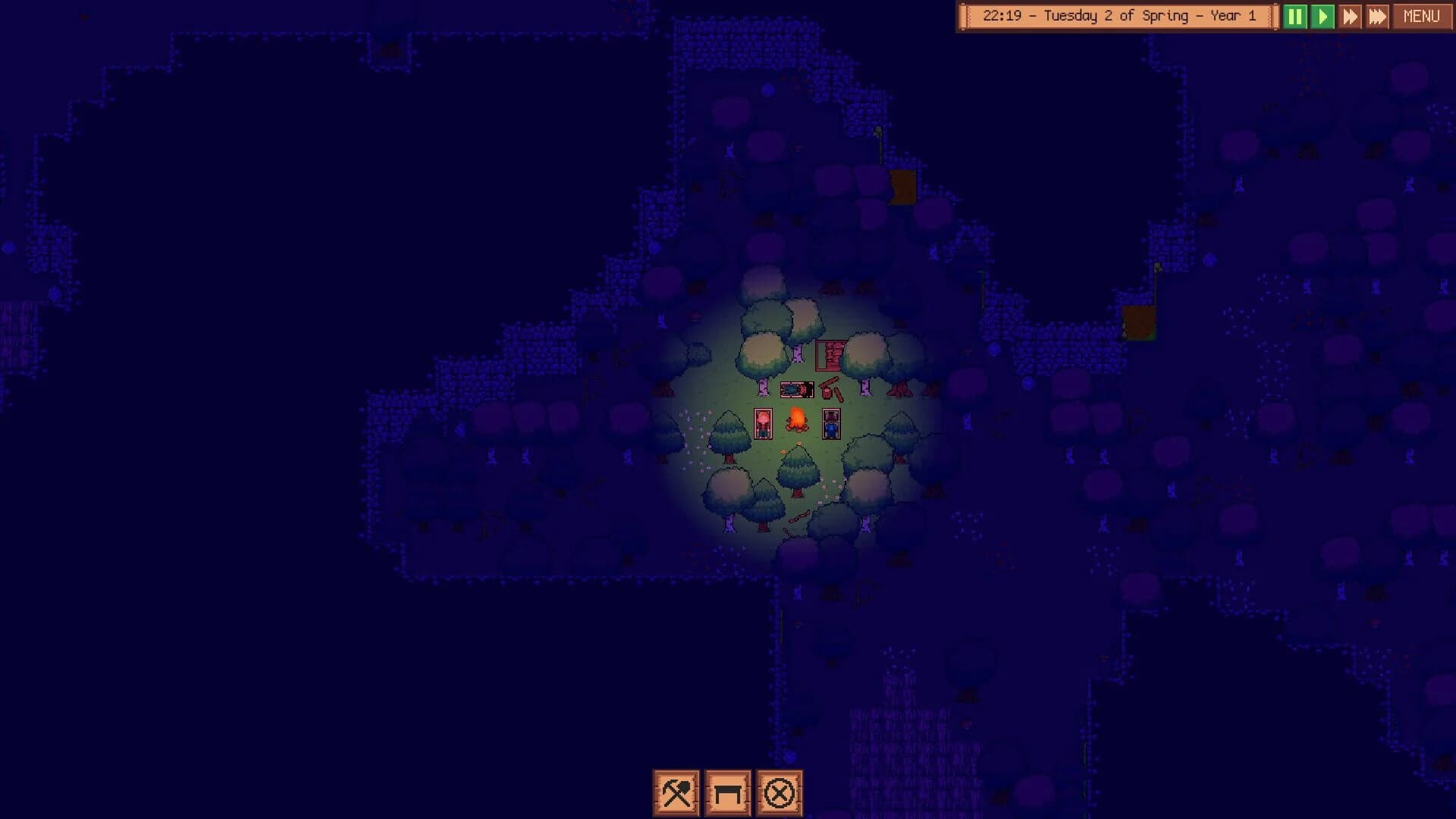Select the villager sleeping left of the campfire
This screenshot has height=819, width=1456.
(x=763, y=423)
